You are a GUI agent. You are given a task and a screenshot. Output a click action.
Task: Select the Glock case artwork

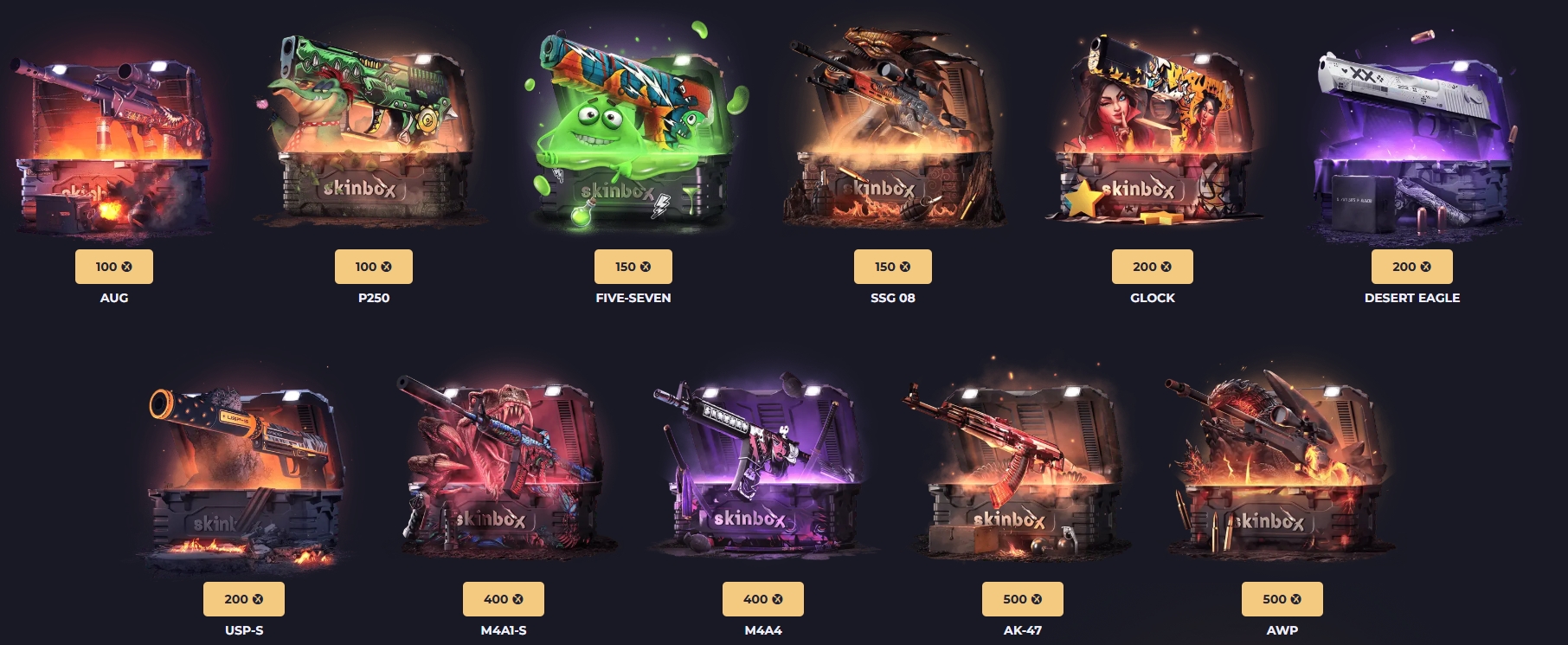coord(1152,134)
